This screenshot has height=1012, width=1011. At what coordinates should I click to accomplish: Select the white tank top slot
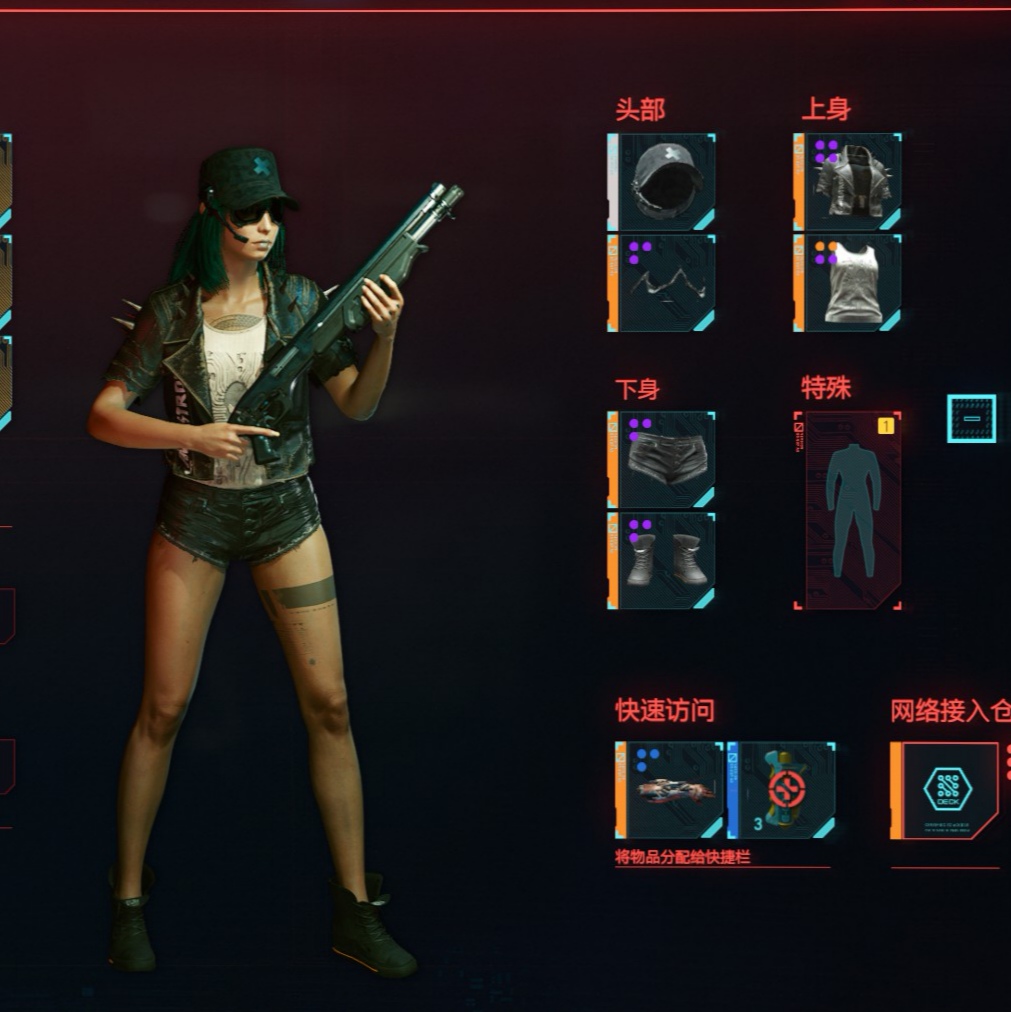pos(848,283)
